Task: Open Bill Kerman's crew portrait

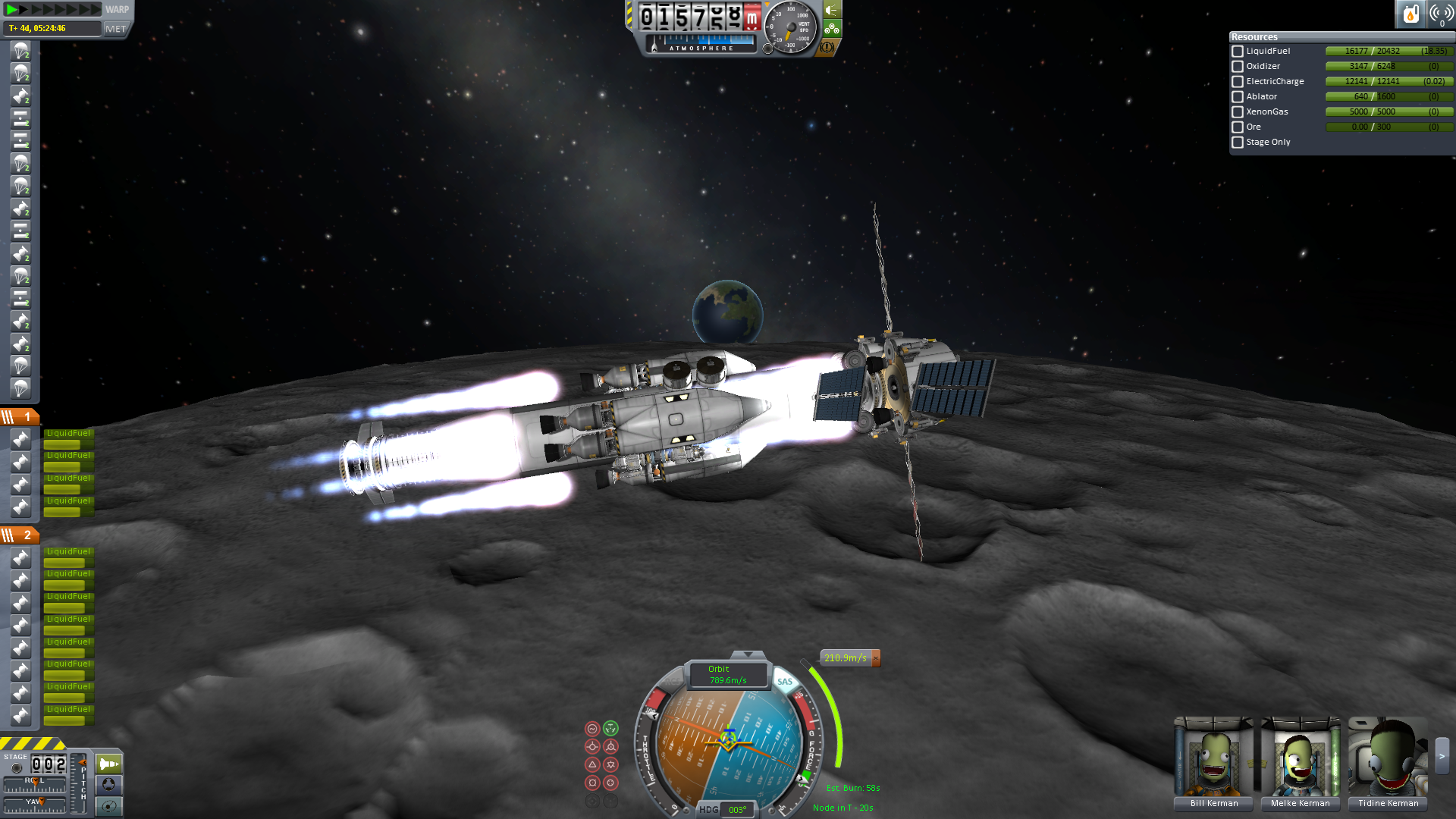Action: click(x=1213, y=758)
